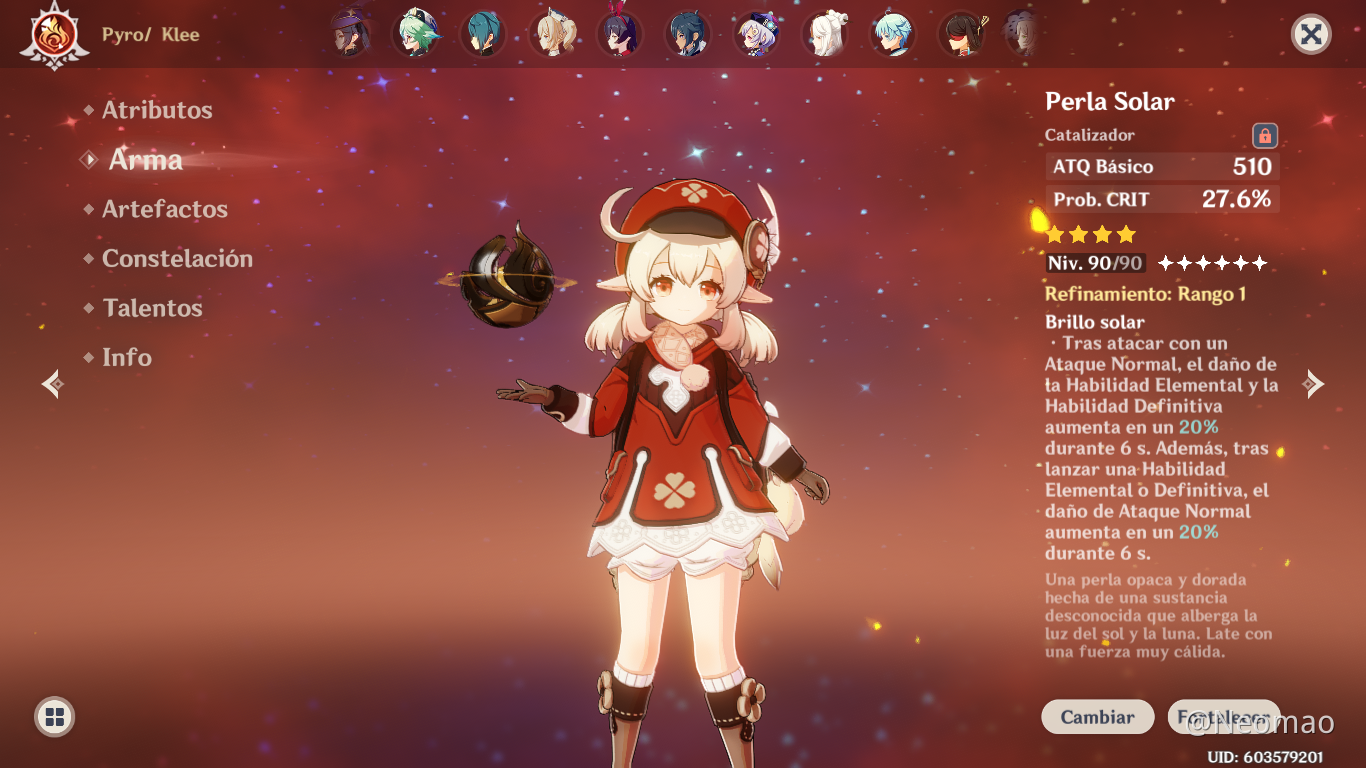
Task: Click the first rarity star of Perla Solar
Action: 1055,233
